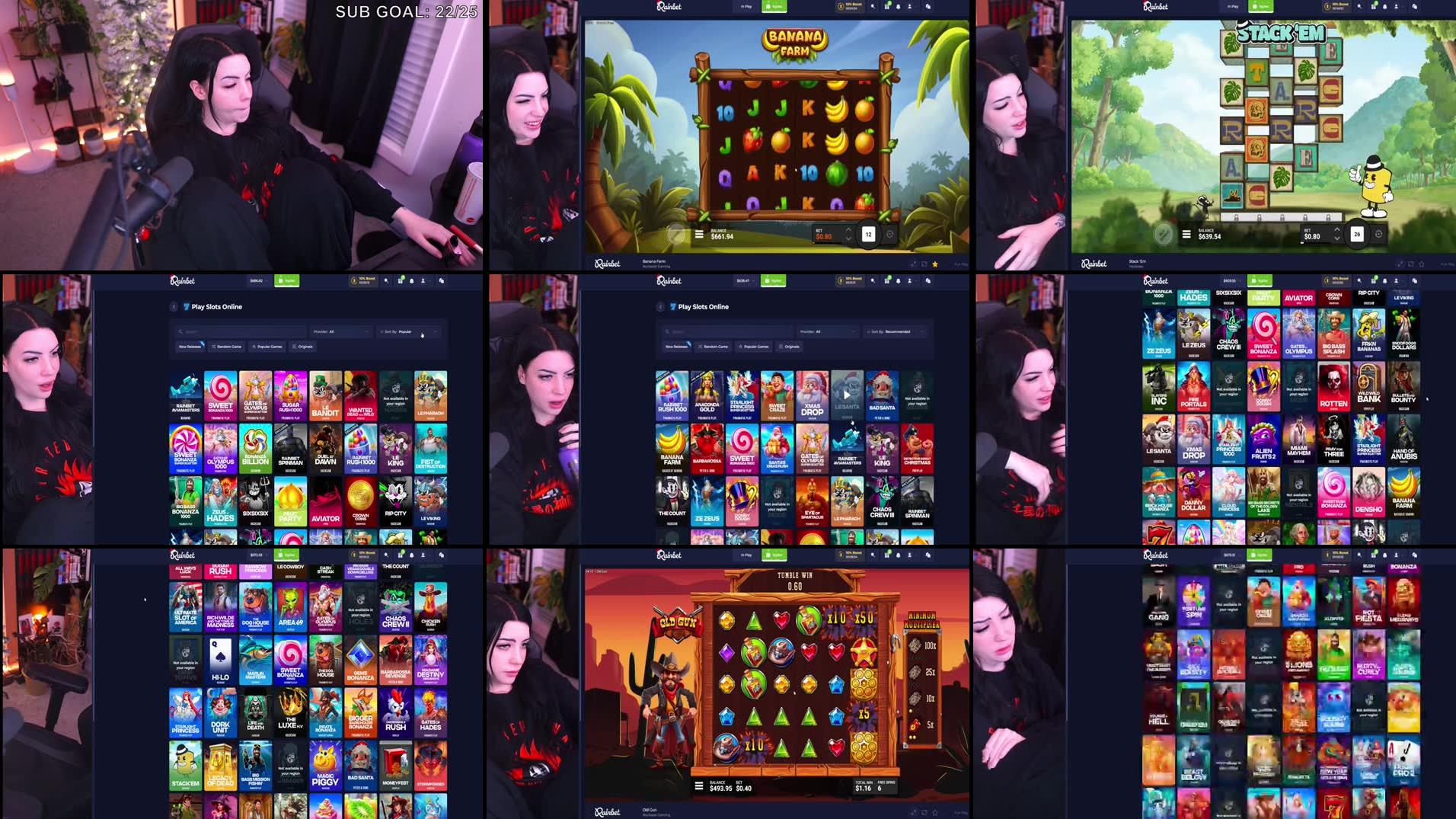Click the gift box icon with green badge
Image resolution: width=1456 pixels, height=819 pixels.
click(x=886, y=5)
